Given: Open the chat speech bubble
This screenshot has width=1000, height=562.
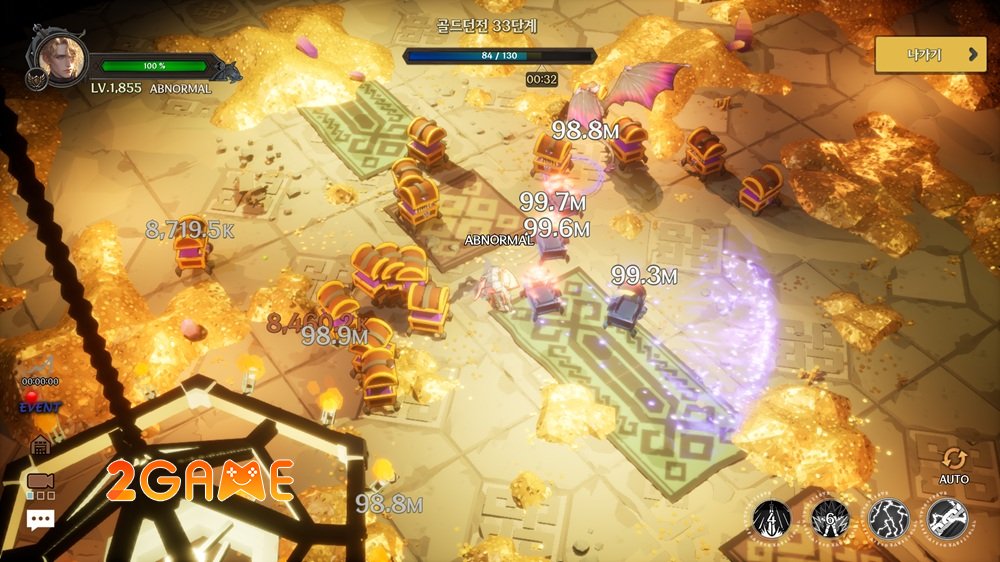Looking at the screenshot, I should pyautogui.click(x=40, y=519).
